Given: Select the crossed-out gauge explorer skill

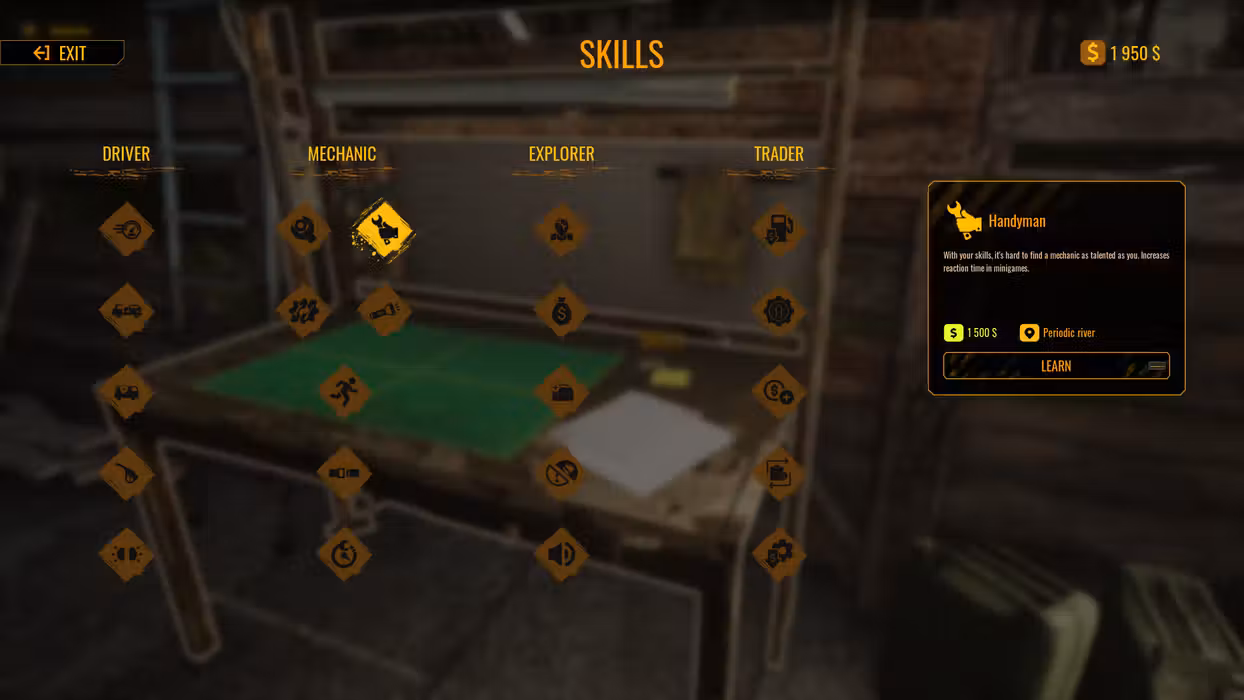Looking at the screenshot, I should coord(561,473).
